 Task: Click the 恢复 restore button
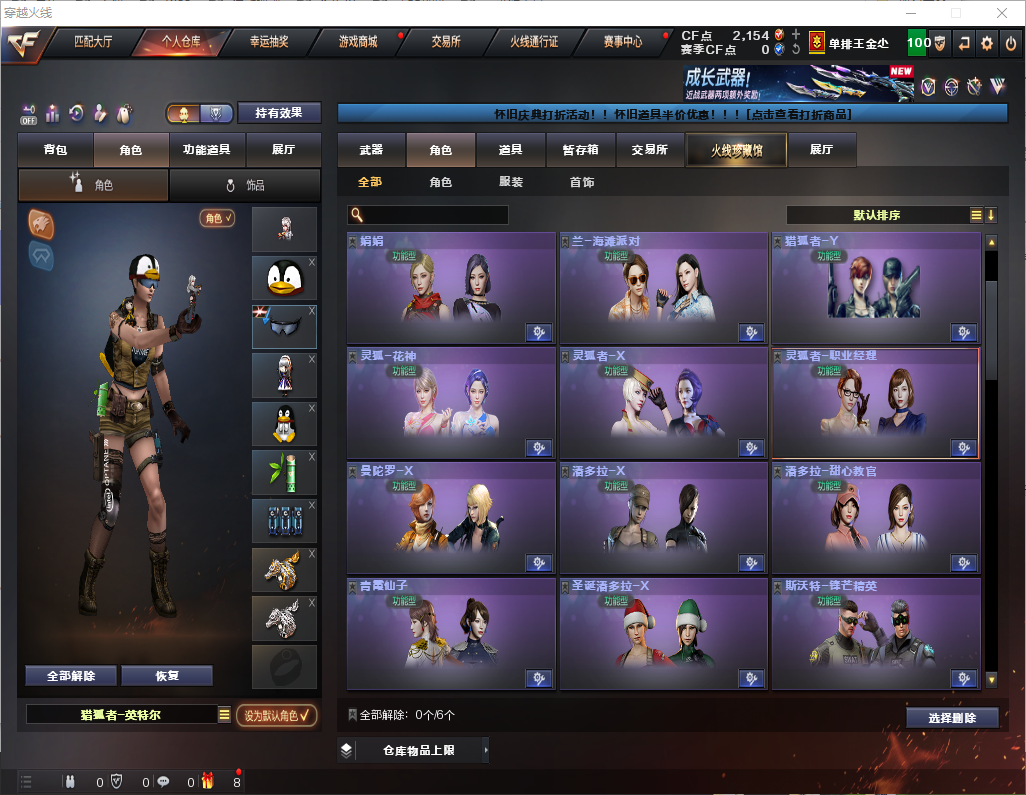click(x=167, y=675)
